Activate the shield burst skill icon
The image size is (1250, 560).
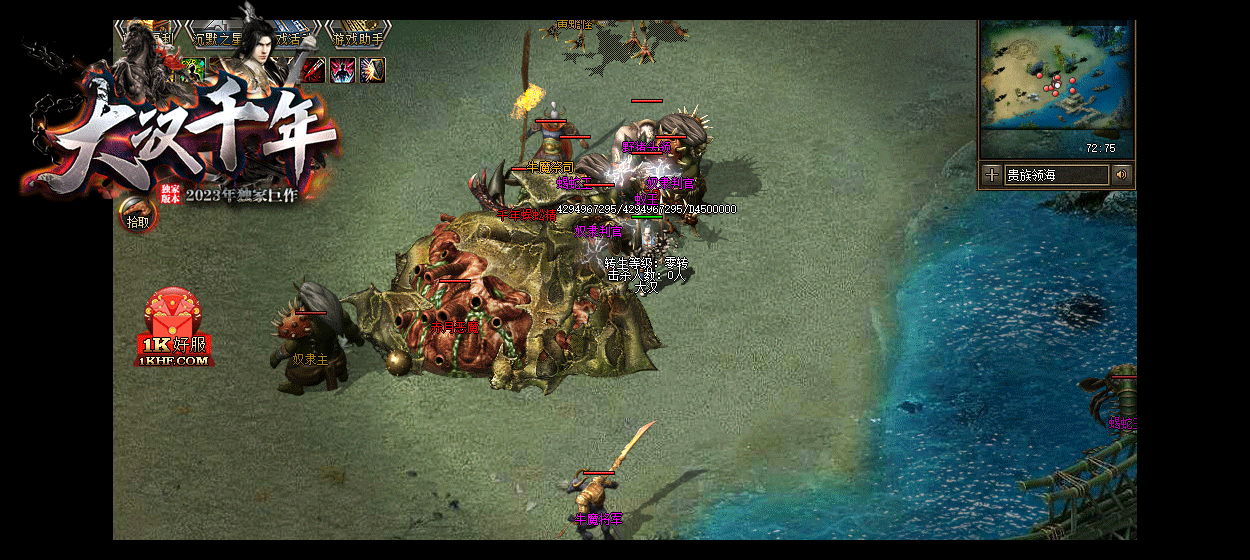click(x=372, y=70)
